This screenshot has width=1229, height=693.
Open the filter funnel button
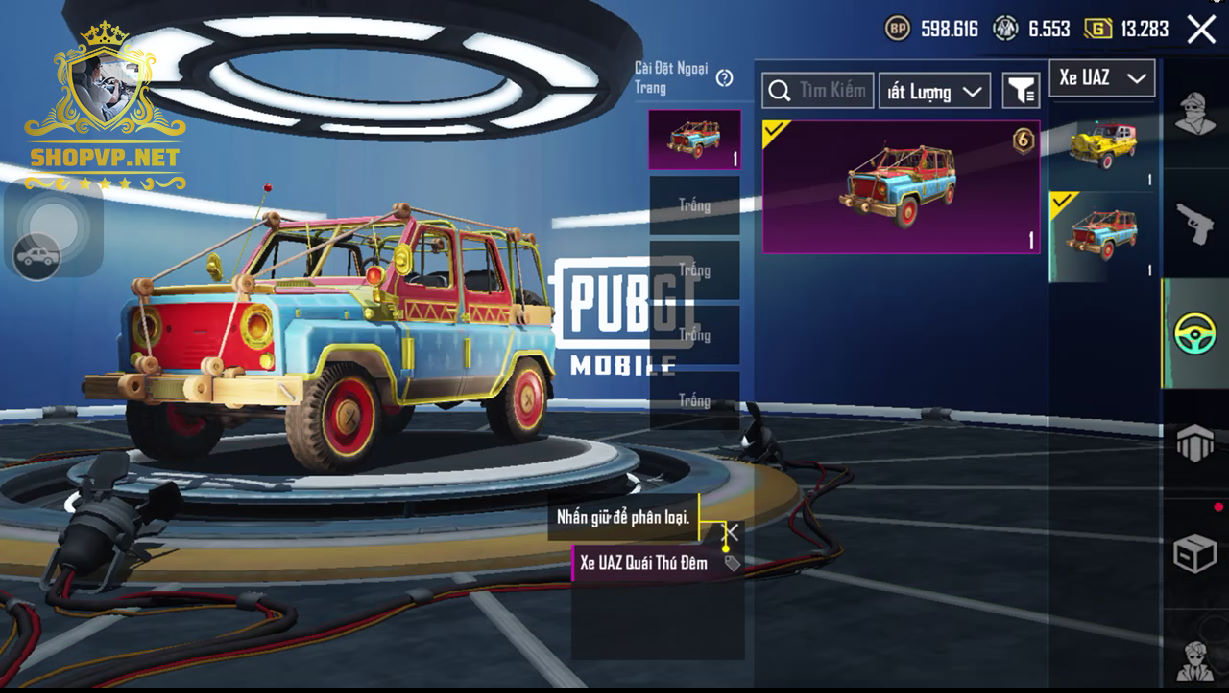(1020, 92)
